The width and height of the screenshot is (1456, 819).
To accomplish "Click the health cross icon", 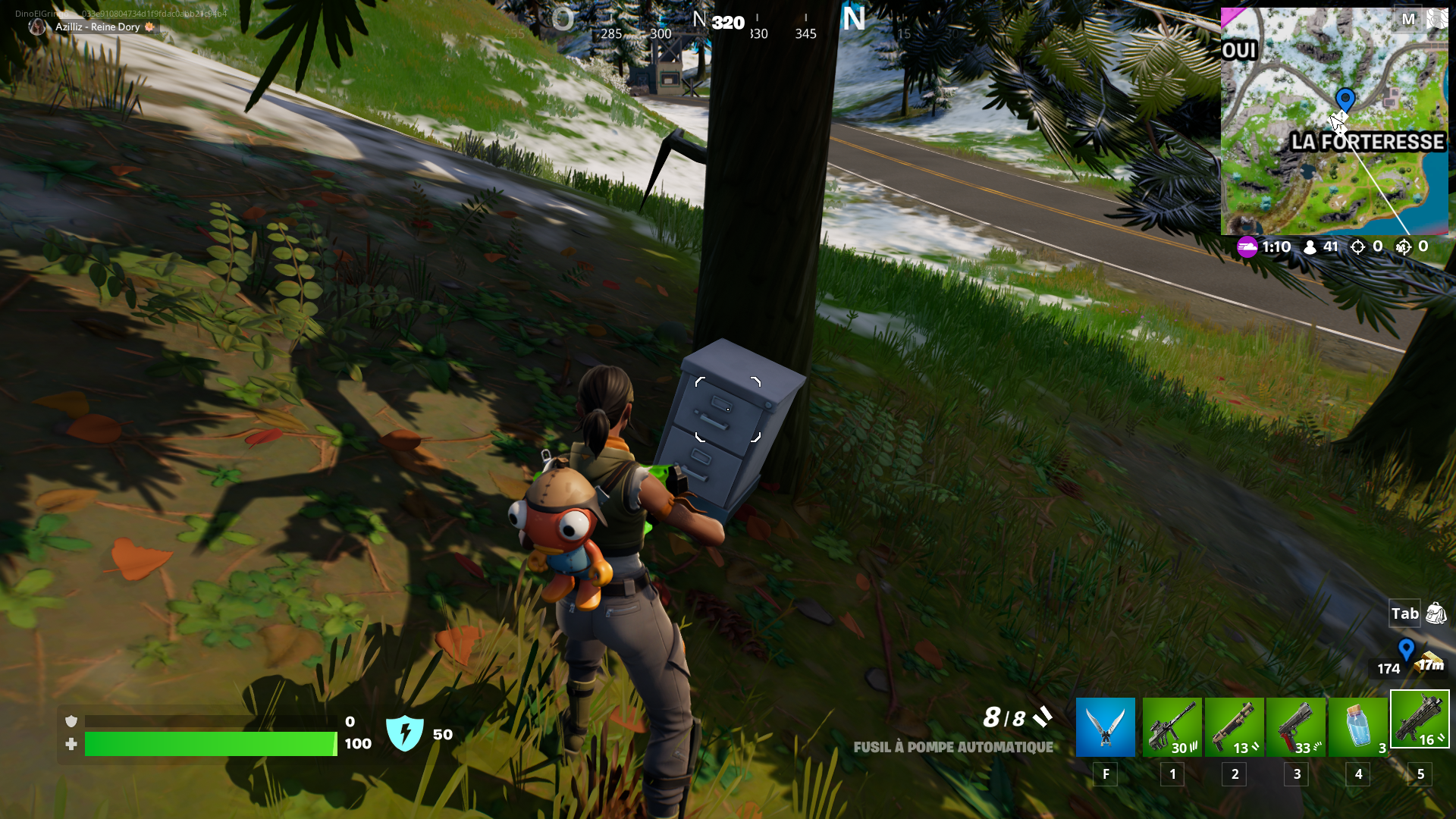I will coord(71,745).
